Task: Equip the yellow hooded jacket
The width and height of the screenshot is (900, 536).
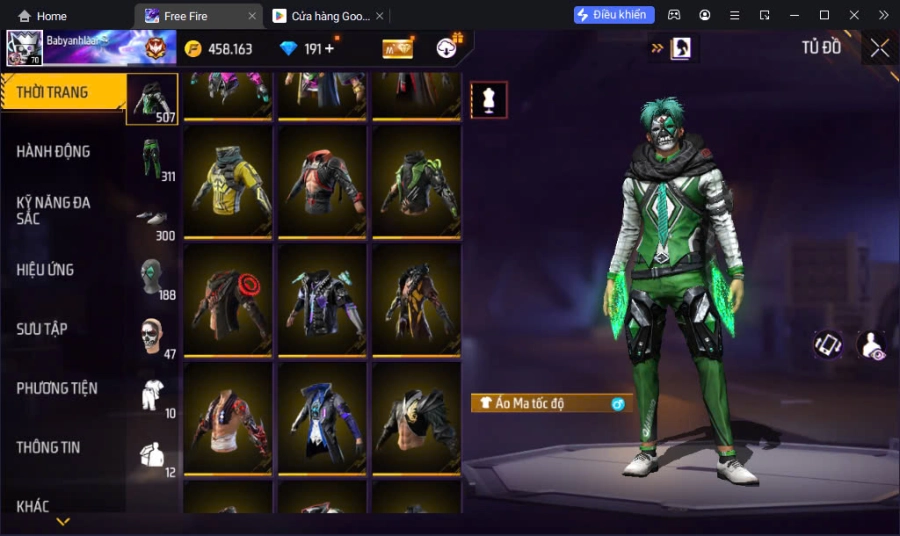Action: tap(228, 180)
